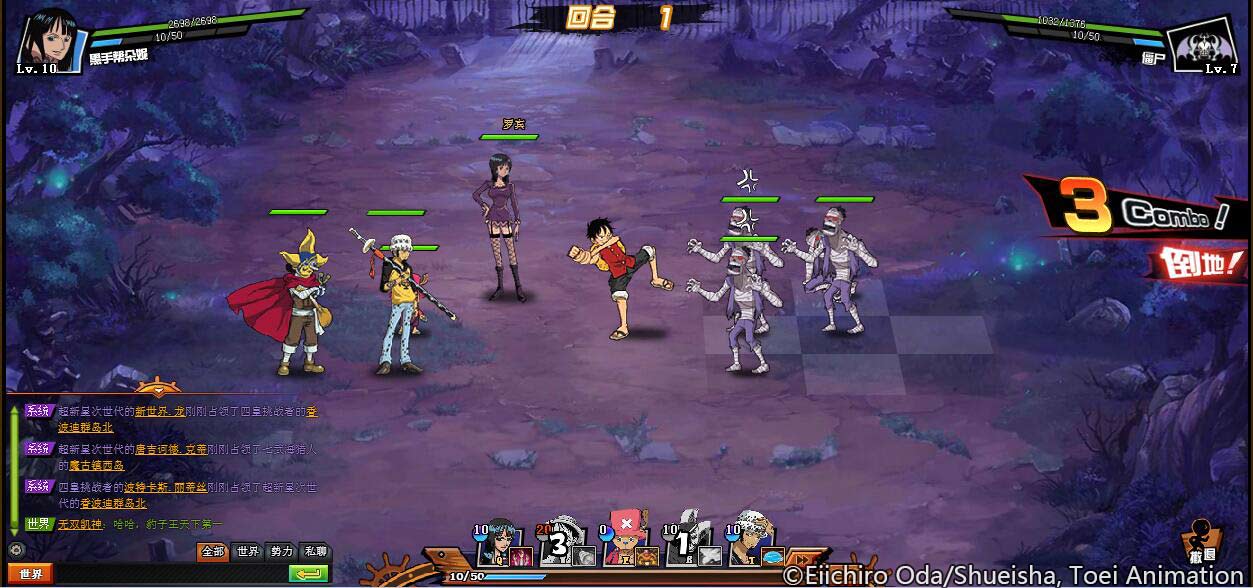The height and width of the screenshot is (588, 1253).
Task: Open the orange 世界 chat channel selector
Action: pyautogui.click(x=30, y=574)
